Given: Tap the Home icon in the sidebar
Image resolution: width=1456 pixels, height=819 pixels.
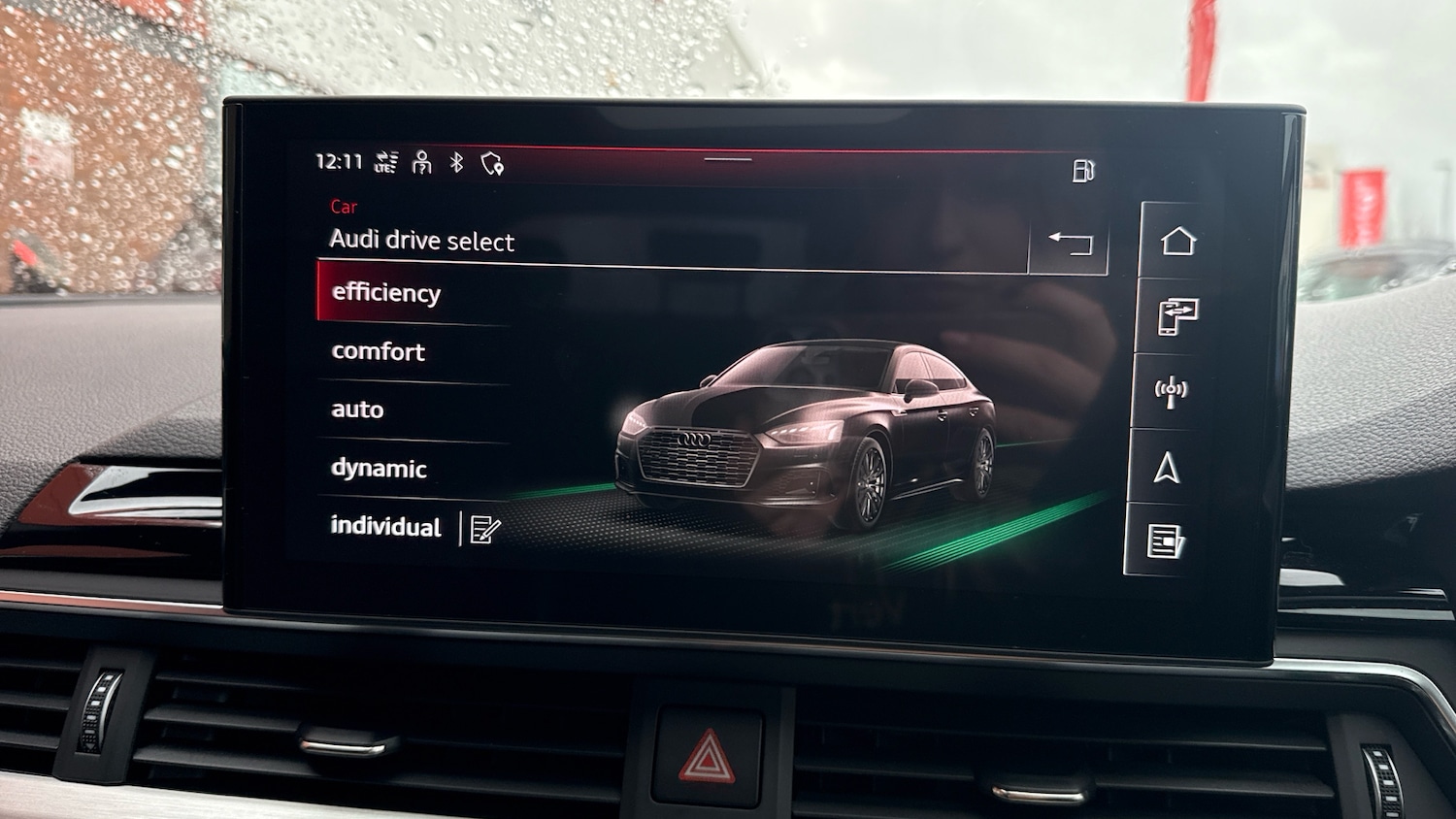Looking at the screenshot, I should point(1175,239).
